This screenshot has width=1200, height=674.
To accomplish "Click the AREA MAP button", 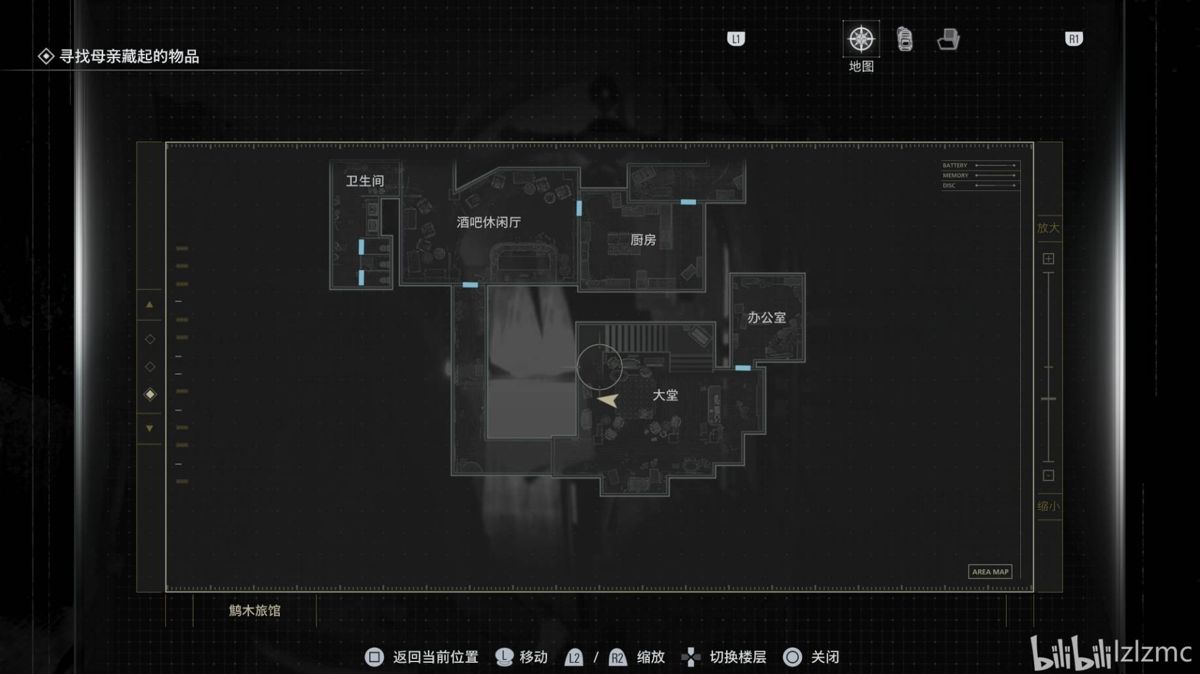I will tap(990, 572).
